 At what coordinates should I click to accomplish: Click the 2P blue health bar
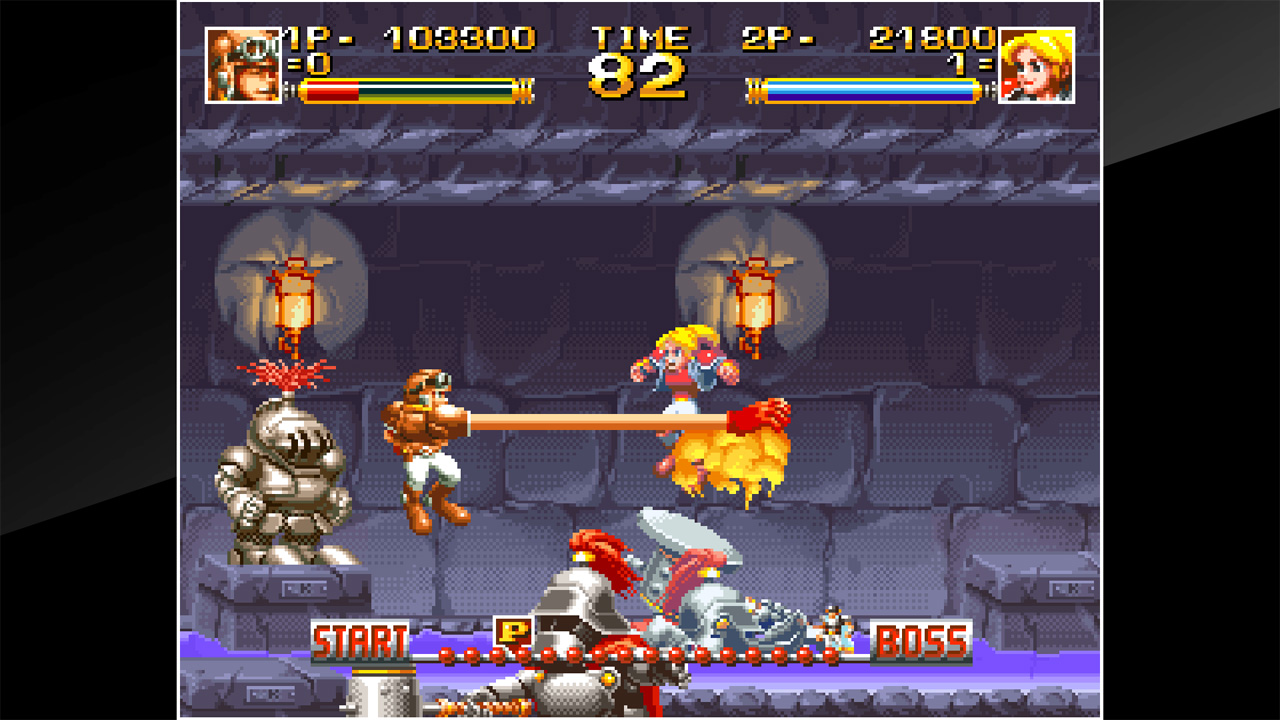pos(866,88)
